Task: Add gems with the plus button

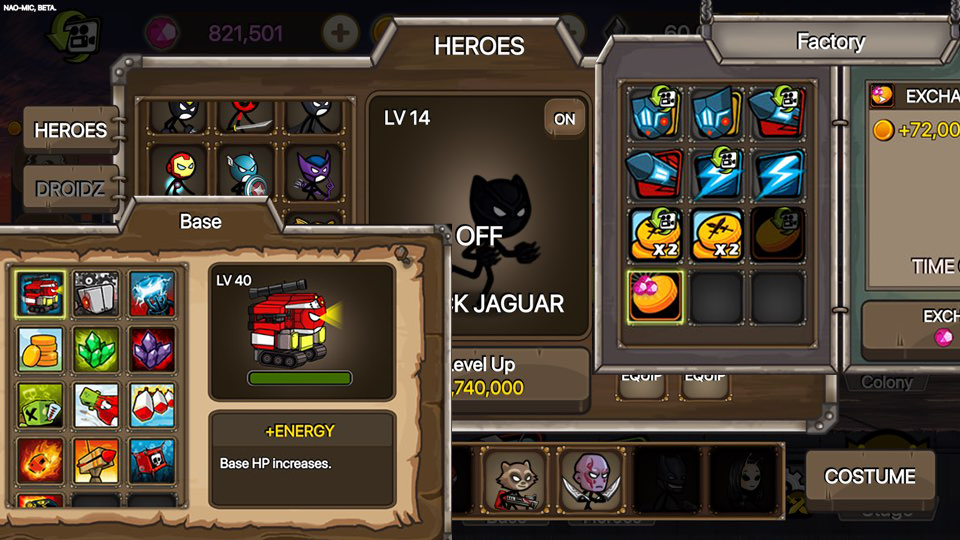Action: [x=340, y=33]
